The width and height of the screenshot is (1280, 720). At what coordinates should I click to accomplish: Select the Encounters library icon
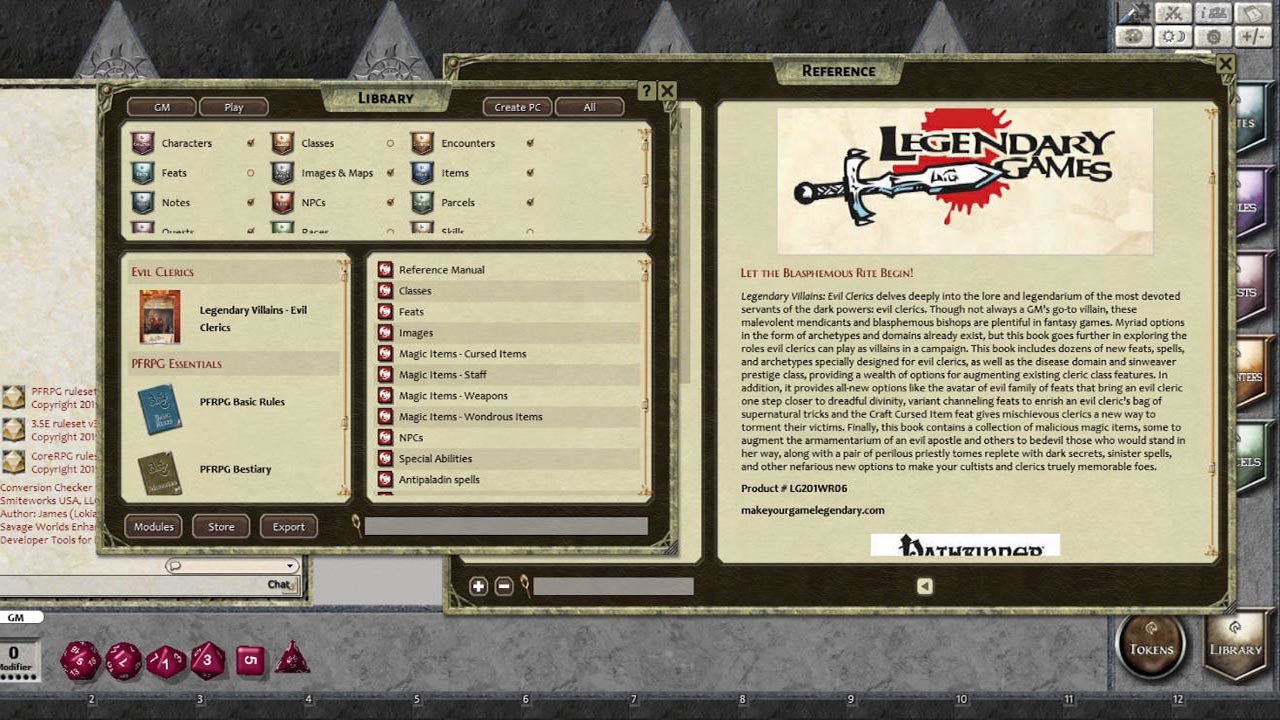click(421, 143)
